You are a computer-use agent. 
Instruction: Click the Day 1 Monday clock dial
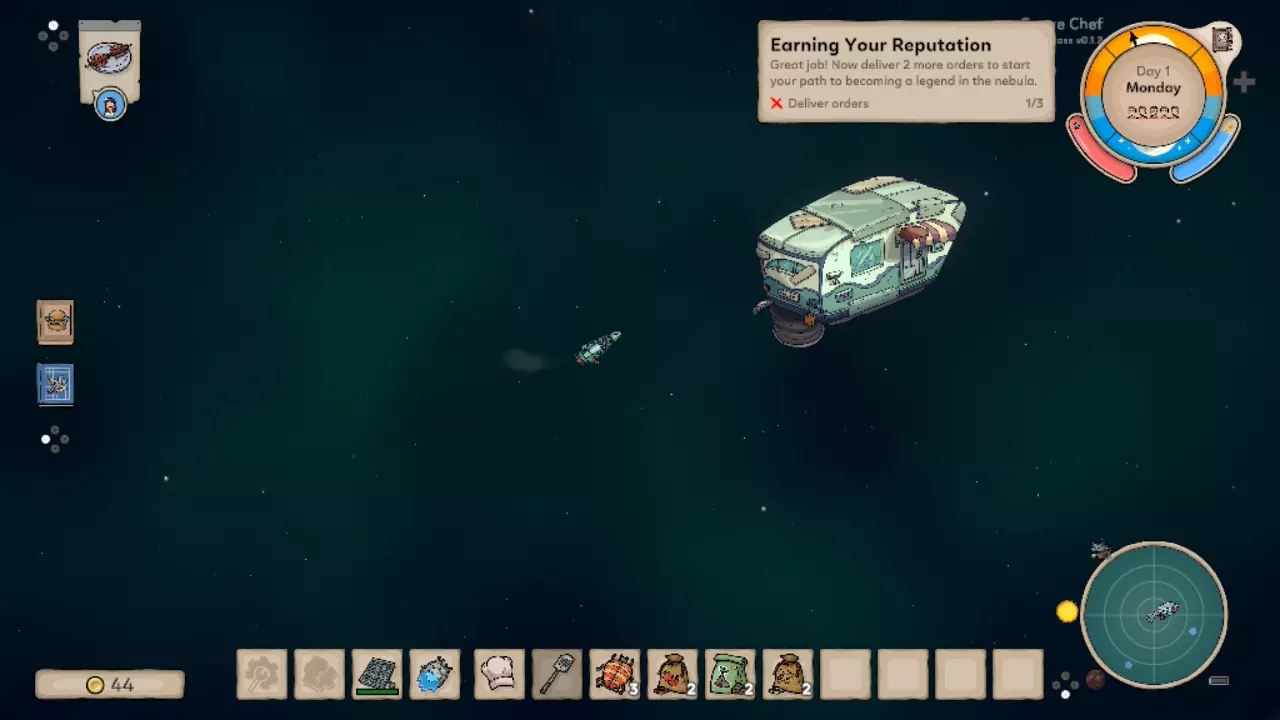click(1153, 92)
